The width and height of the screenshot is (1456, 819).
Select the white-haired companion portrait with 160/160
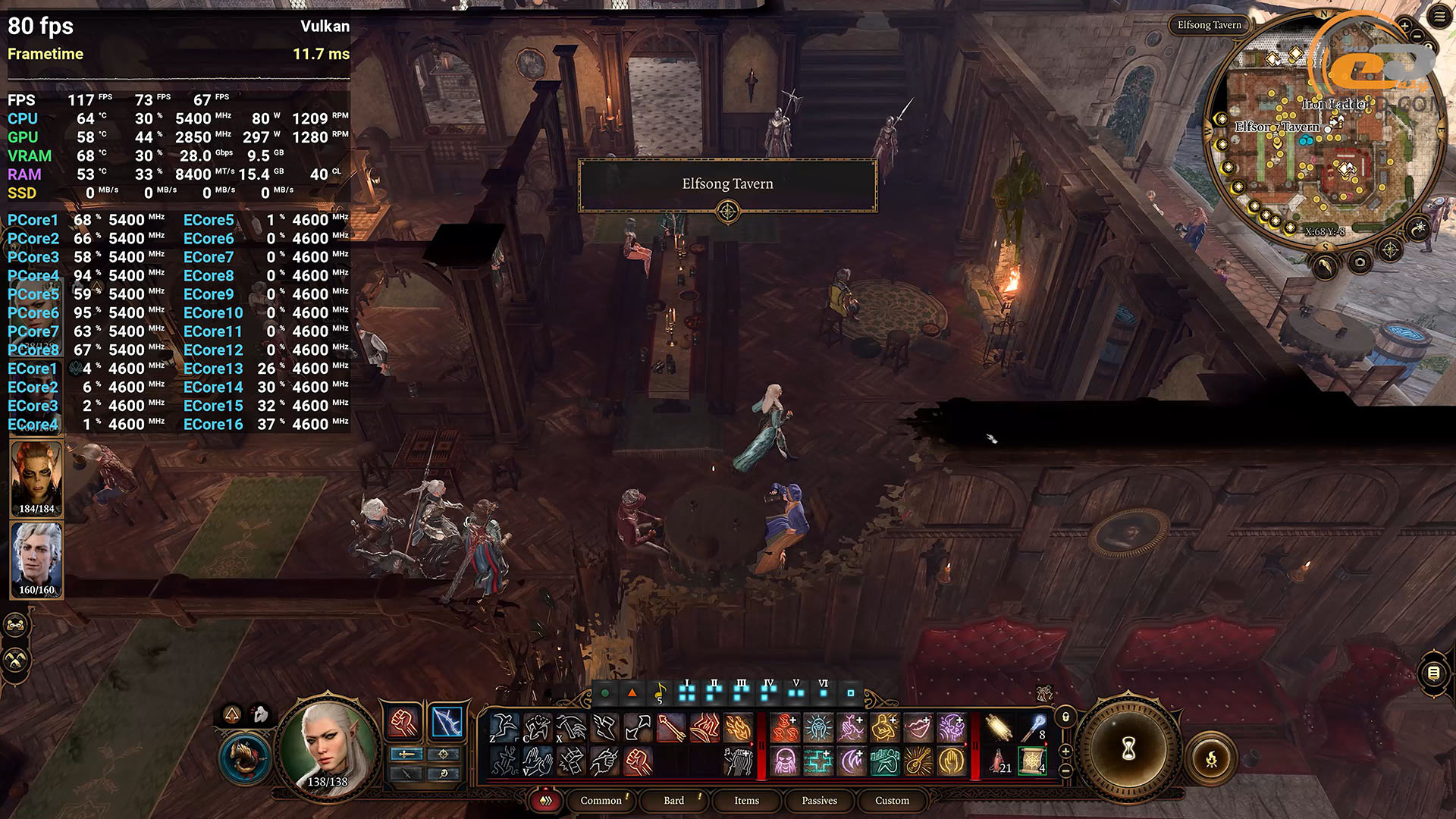tap(36, 558)
